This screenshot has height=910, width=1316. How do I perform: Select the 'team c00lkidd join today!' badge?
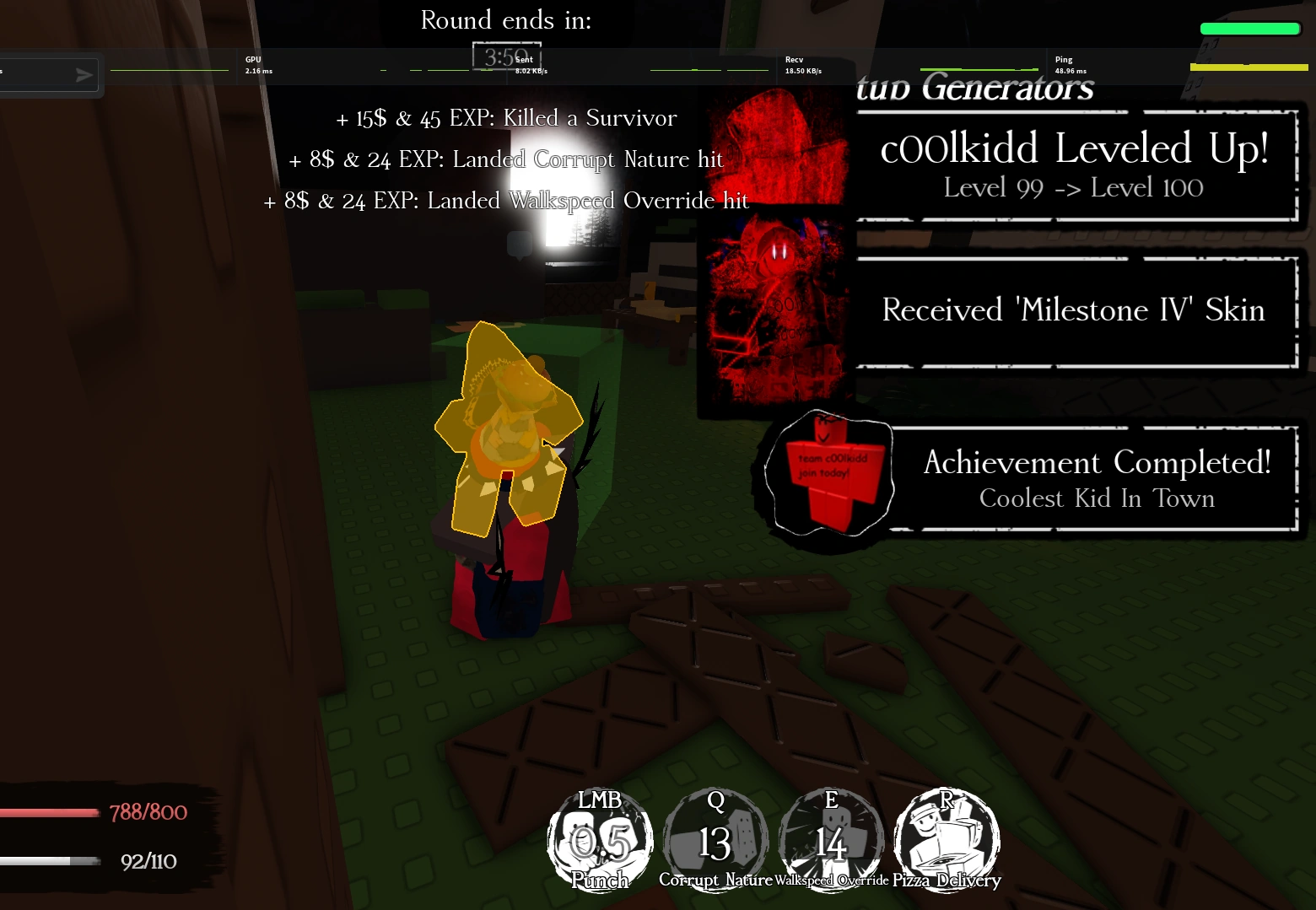pyautogui.click(x=828, y=472)
